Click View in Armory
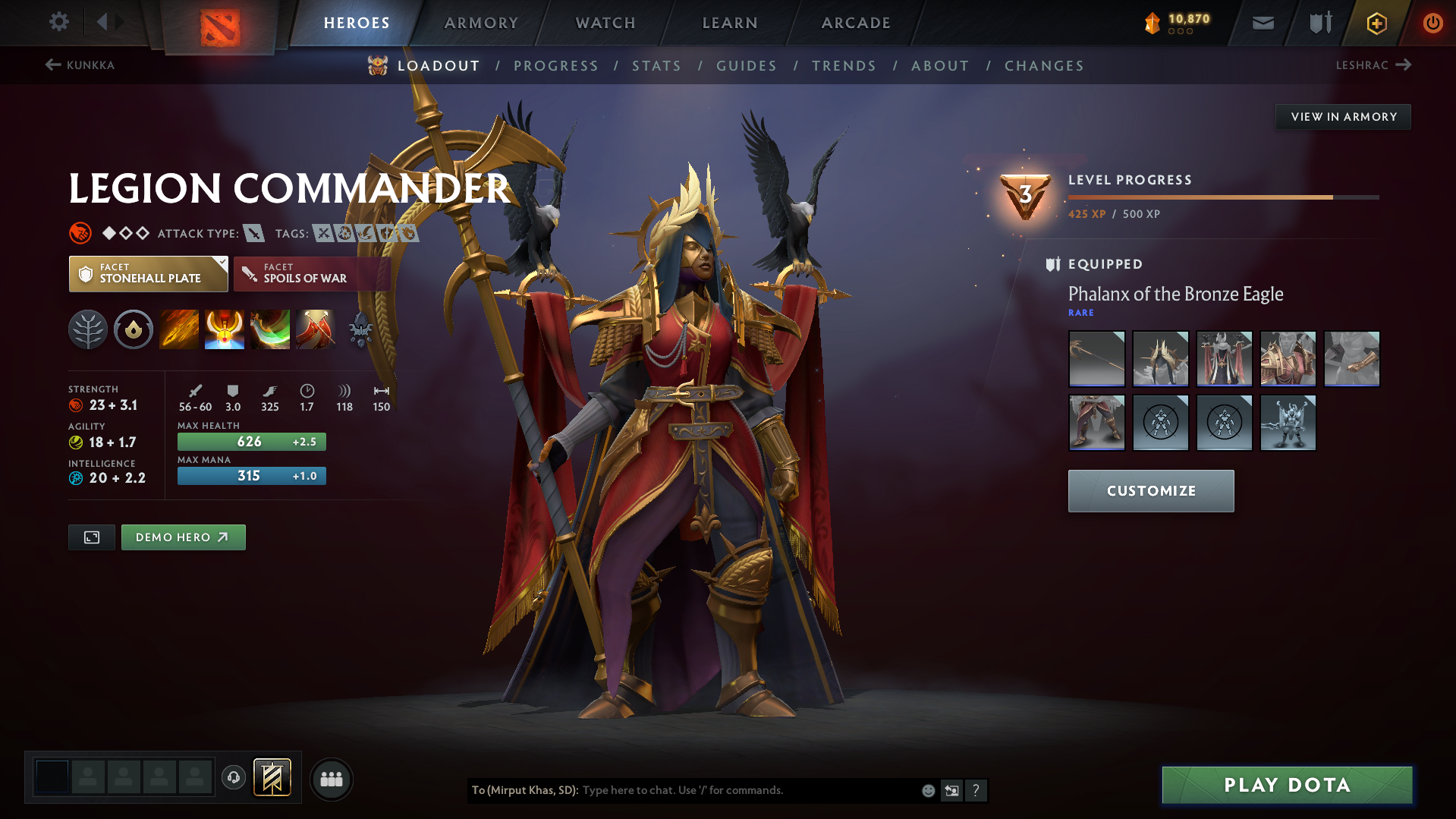1456x819 pixels. 1343,116
